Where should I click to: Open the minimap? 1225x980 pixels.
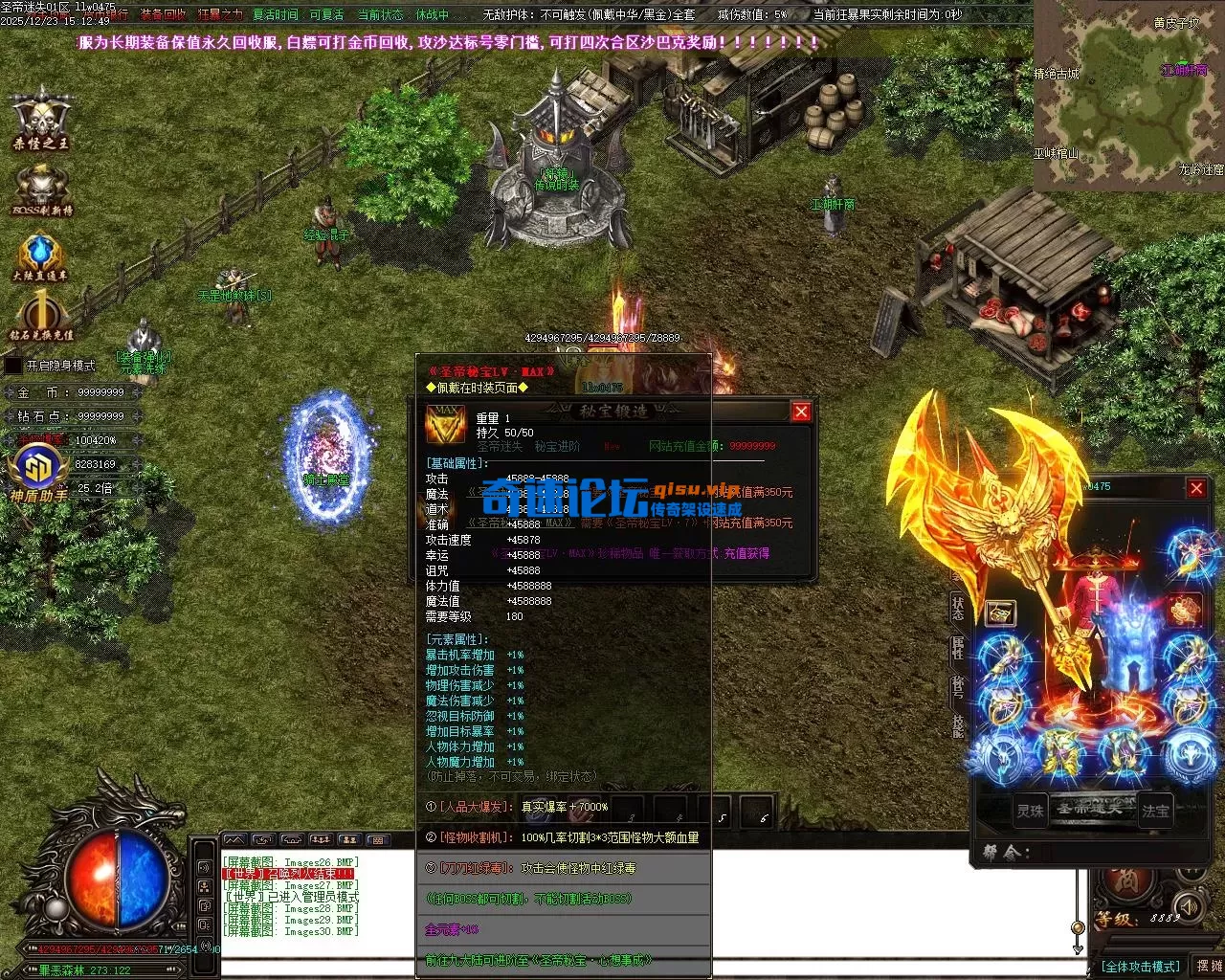click(1128, 94)
